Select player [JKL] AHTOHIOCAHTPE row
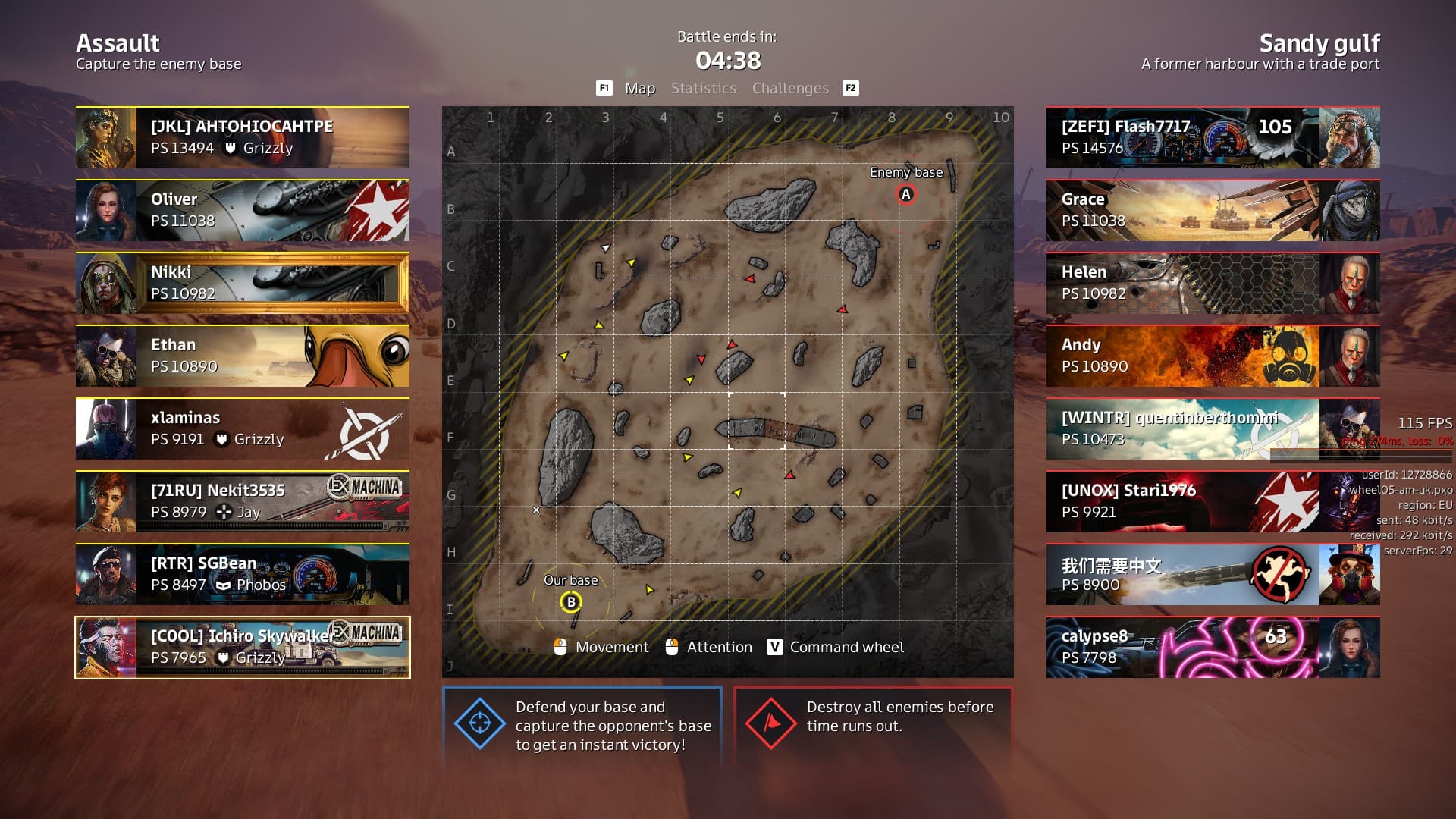 [x=243, y=137]
